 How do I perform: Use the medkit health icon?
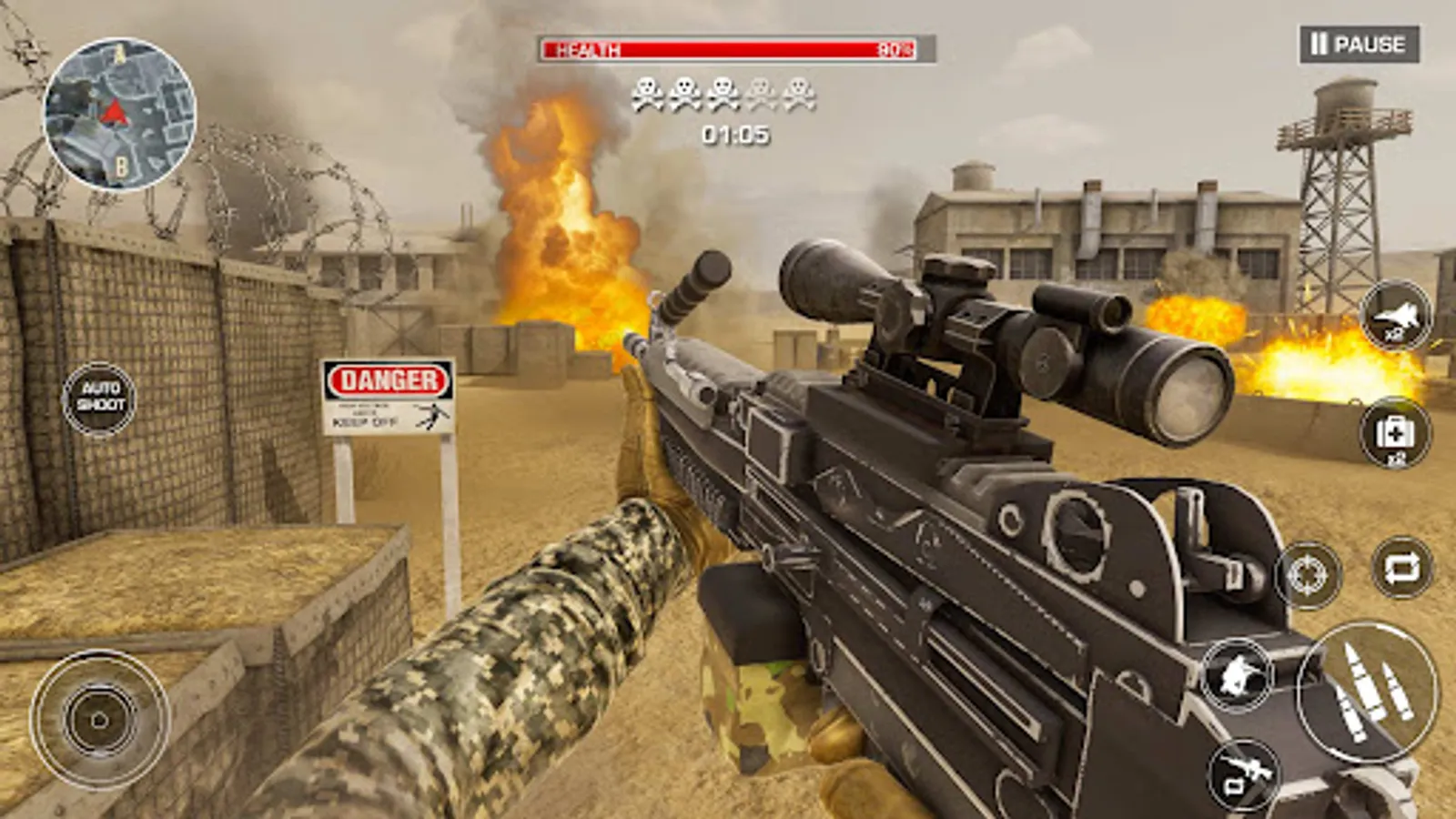[1395, 432]
